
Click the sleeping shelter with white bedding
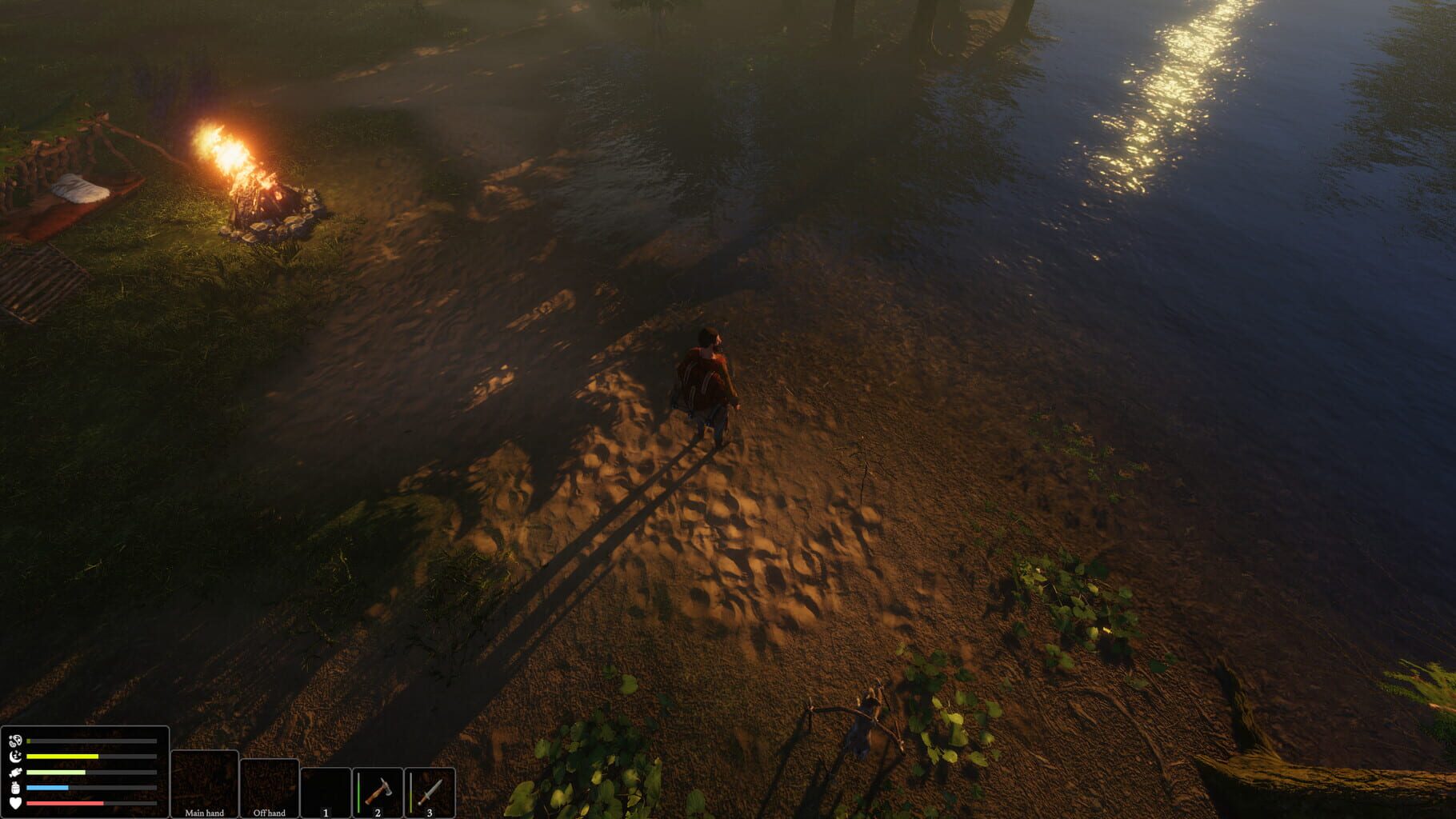coord(80,188)
